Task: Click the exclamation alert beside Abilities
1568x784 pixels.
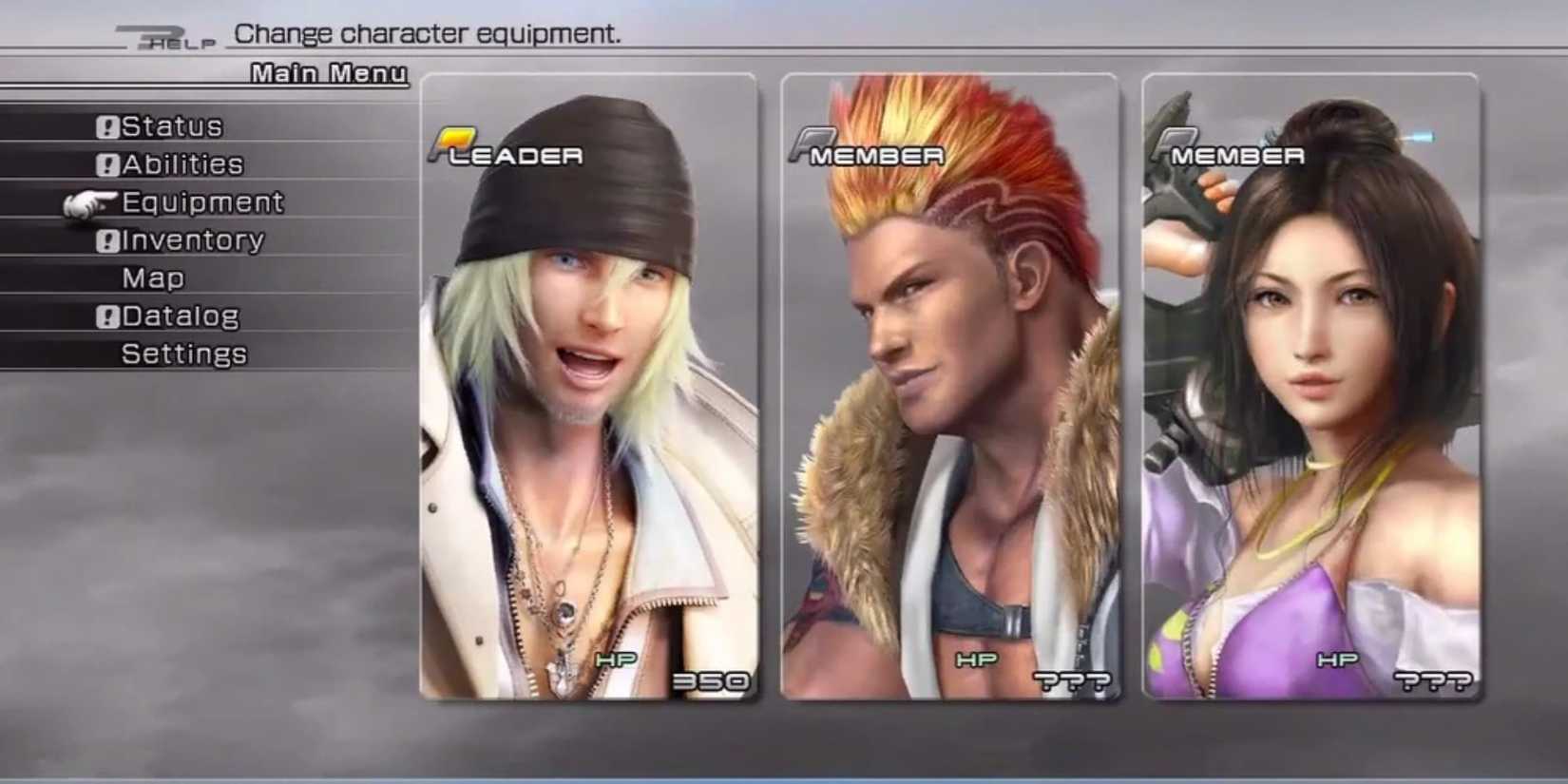Action: tap(107, 163)
